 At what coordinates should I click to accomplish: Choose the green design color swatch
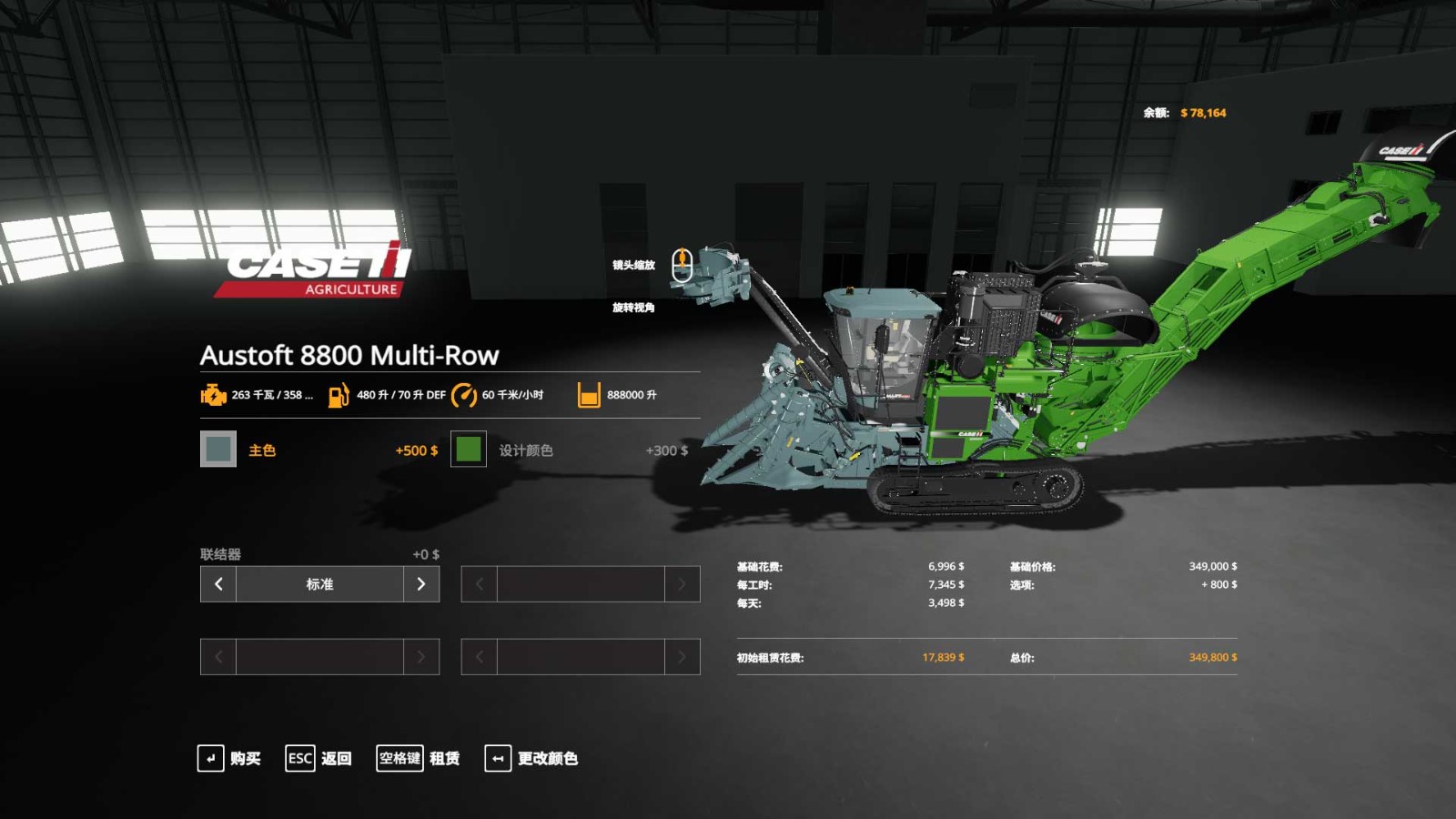point(468,449)
